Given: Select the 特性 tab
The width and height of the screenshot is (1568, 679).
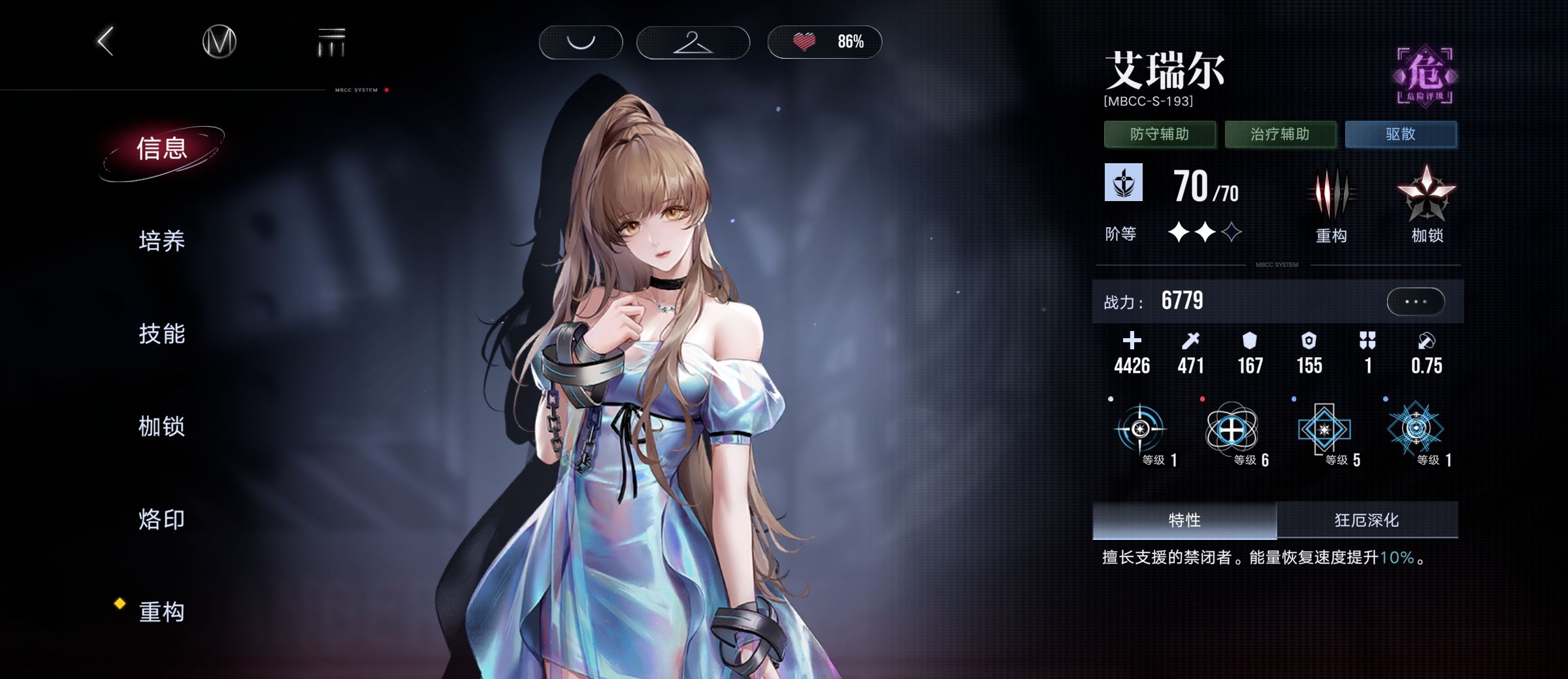Looking at the screenshot, I should click(1184, 520).
